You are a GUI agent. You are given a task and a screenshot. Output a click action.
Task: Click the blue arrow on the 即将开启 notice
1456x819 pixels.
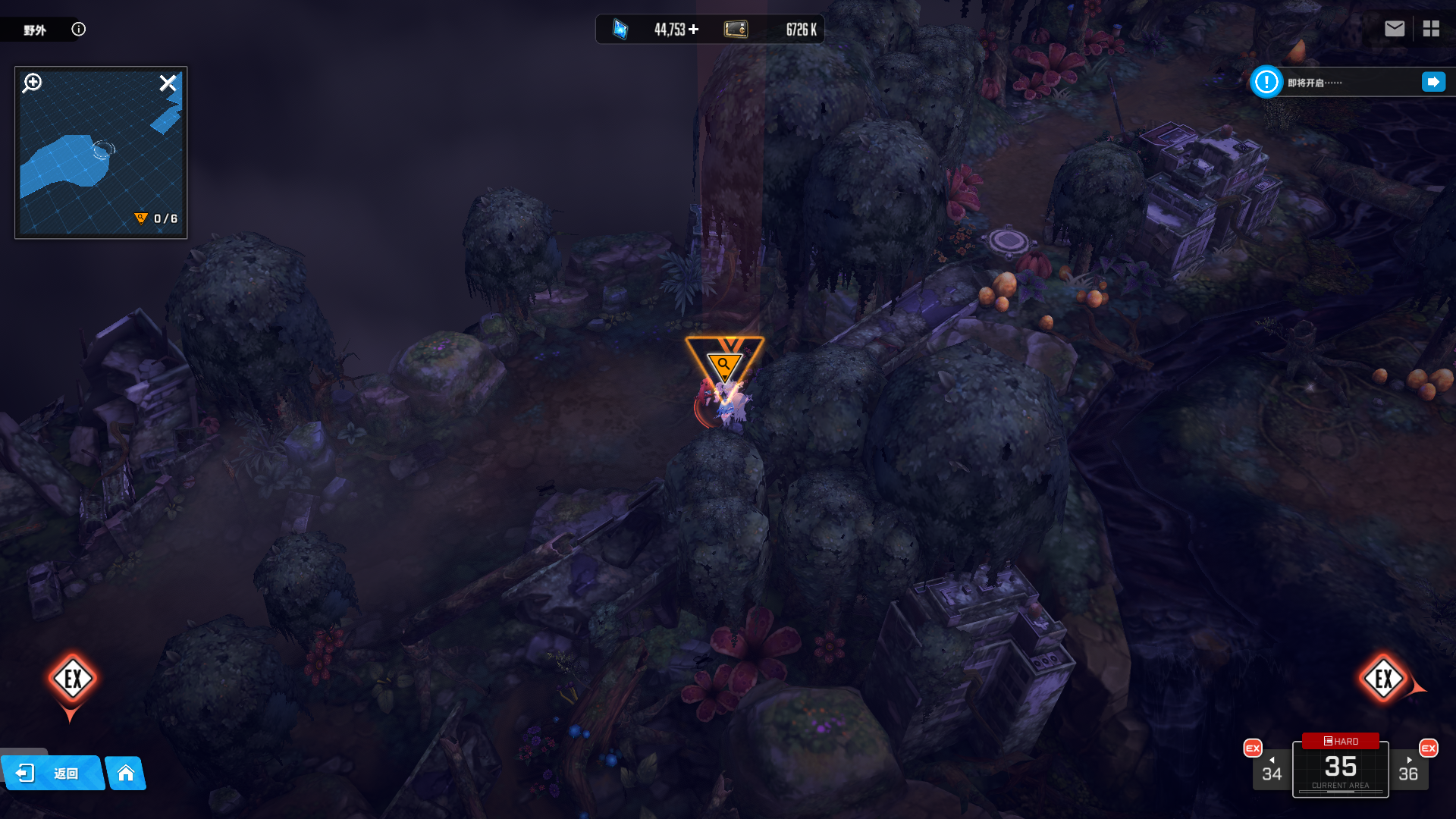click(1433, 82)
